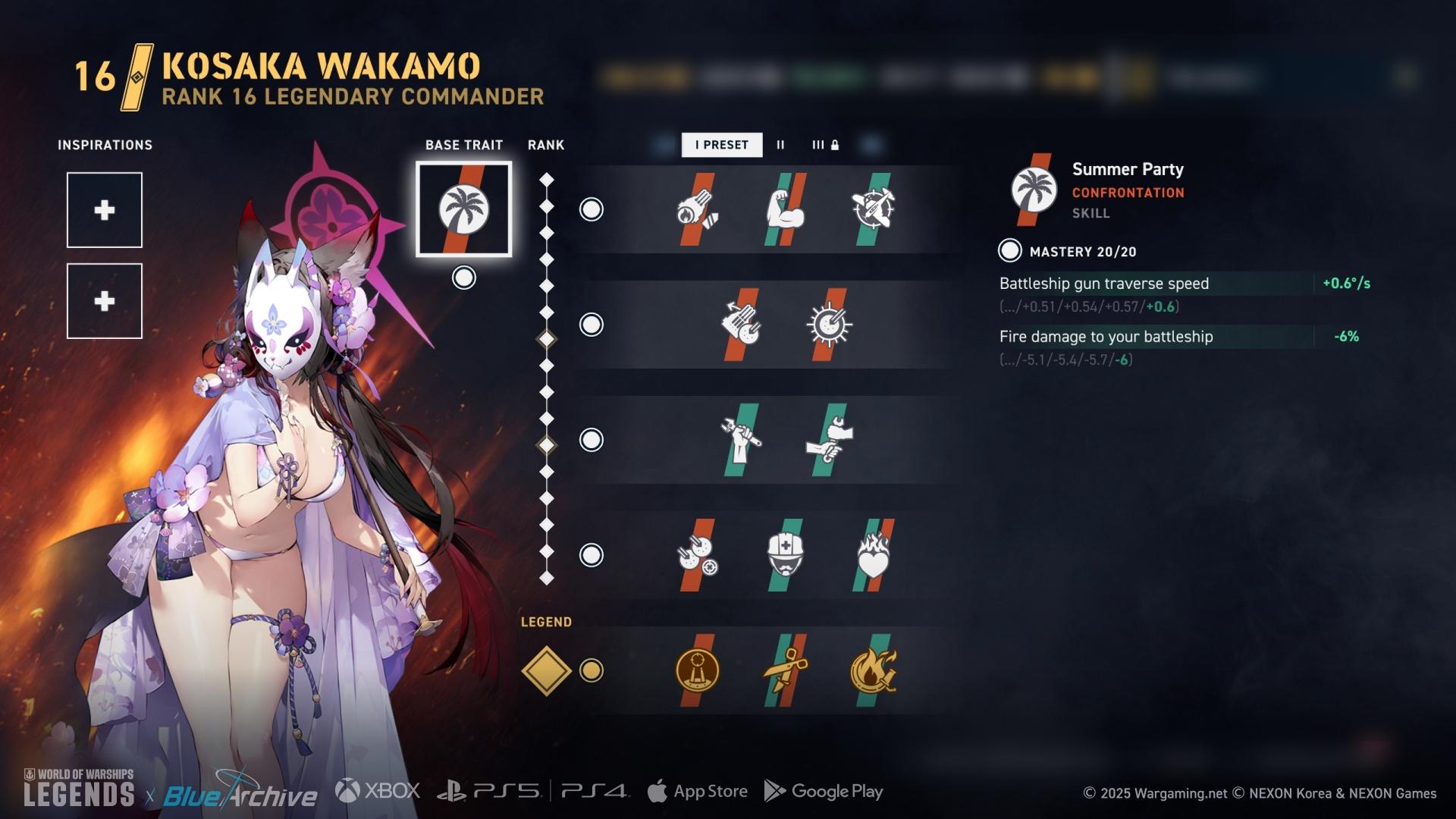Switch to the I PRESET tab
Image resolution: width=1456 pixels, height=819 pixels.
[721, 145]
